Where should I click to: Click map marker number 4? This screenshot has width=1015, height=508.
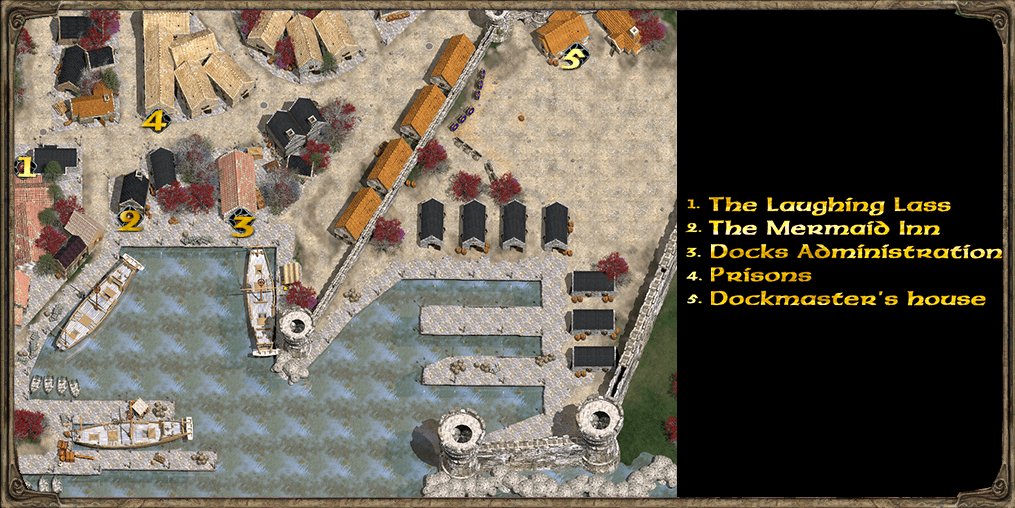click(x=153, y=122)
